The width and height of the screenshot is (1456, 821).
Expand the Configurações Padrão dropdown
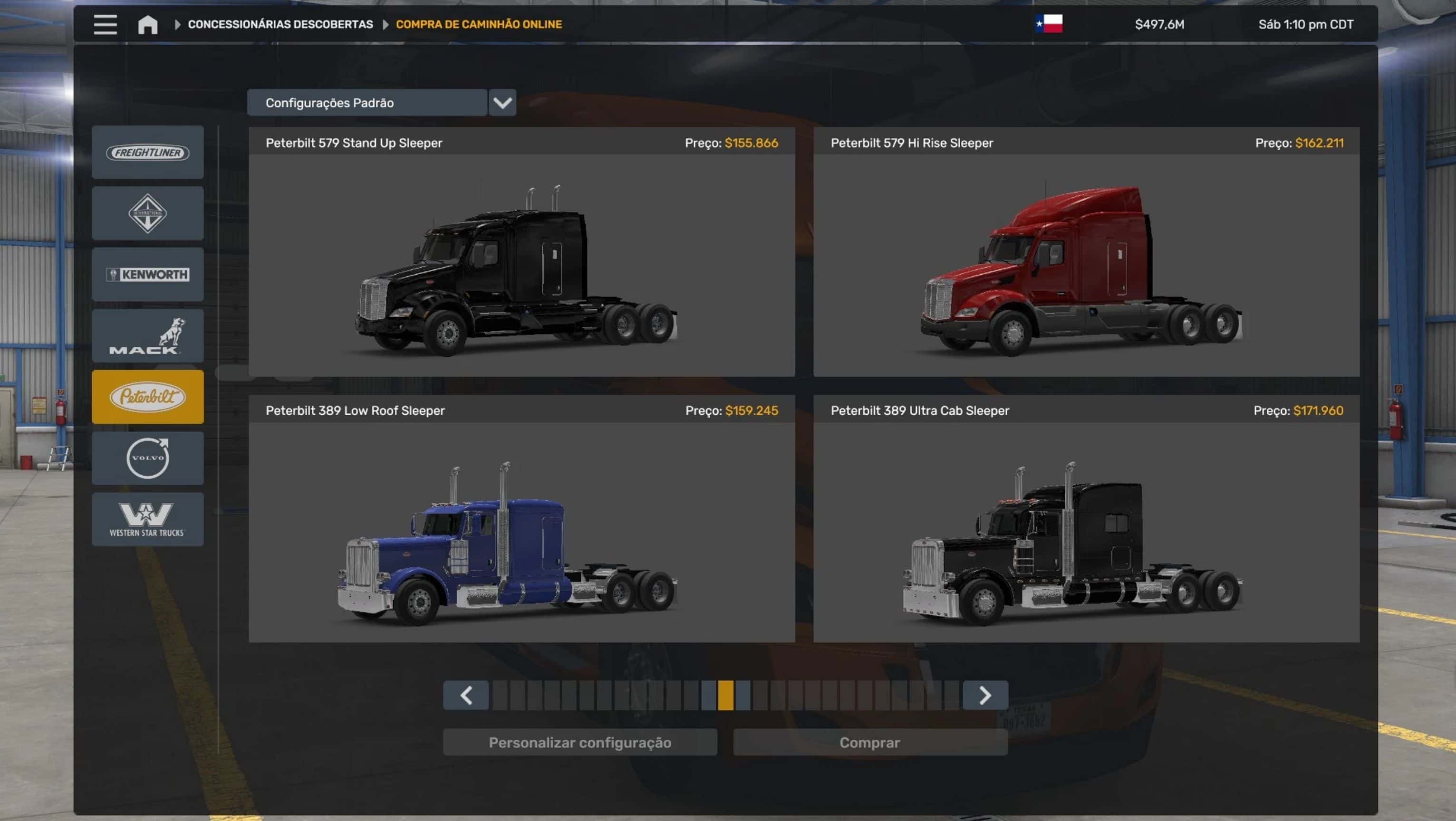tap(502, 103)
